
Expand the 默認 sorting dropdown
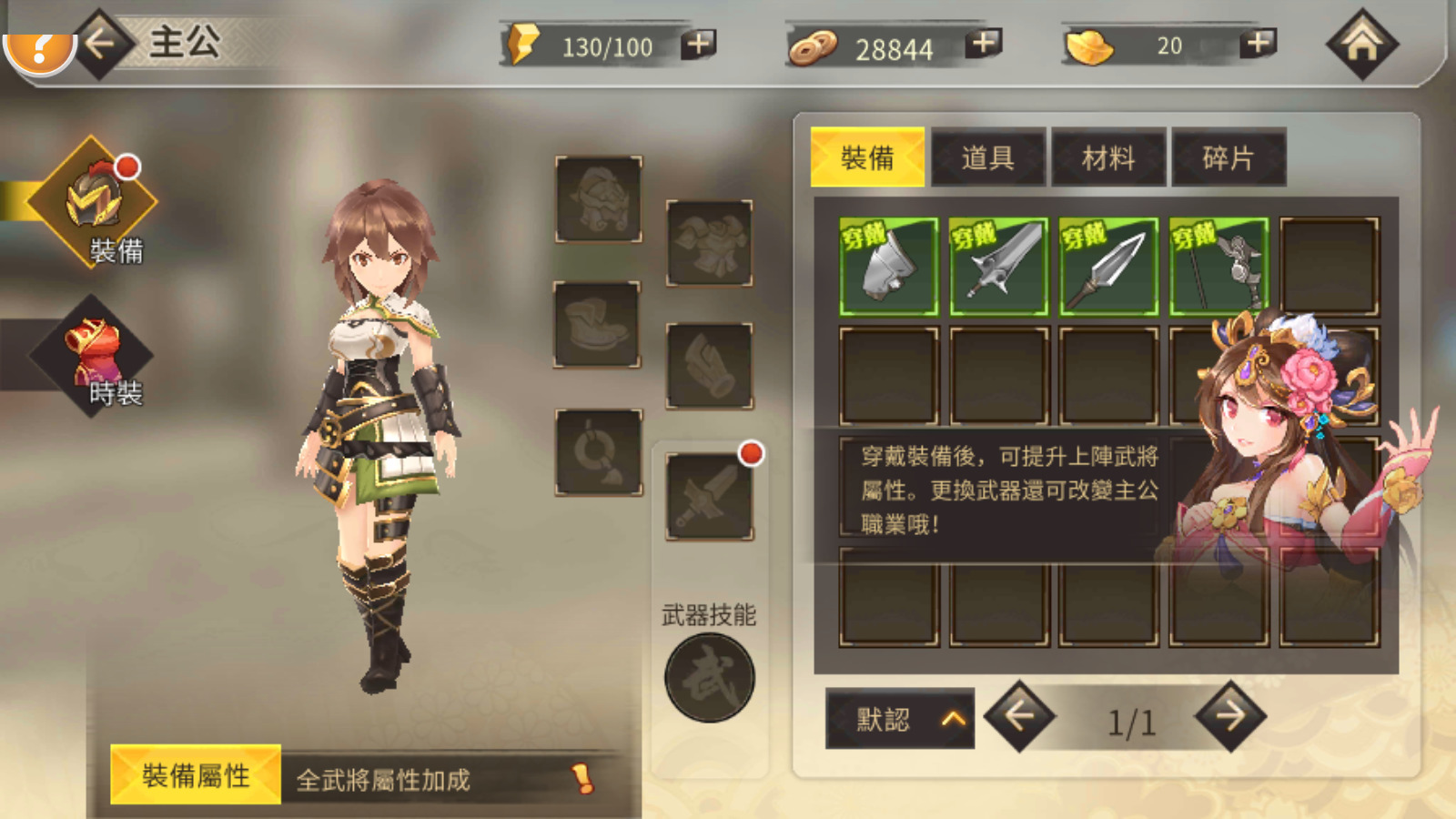[x=898, y=718]
